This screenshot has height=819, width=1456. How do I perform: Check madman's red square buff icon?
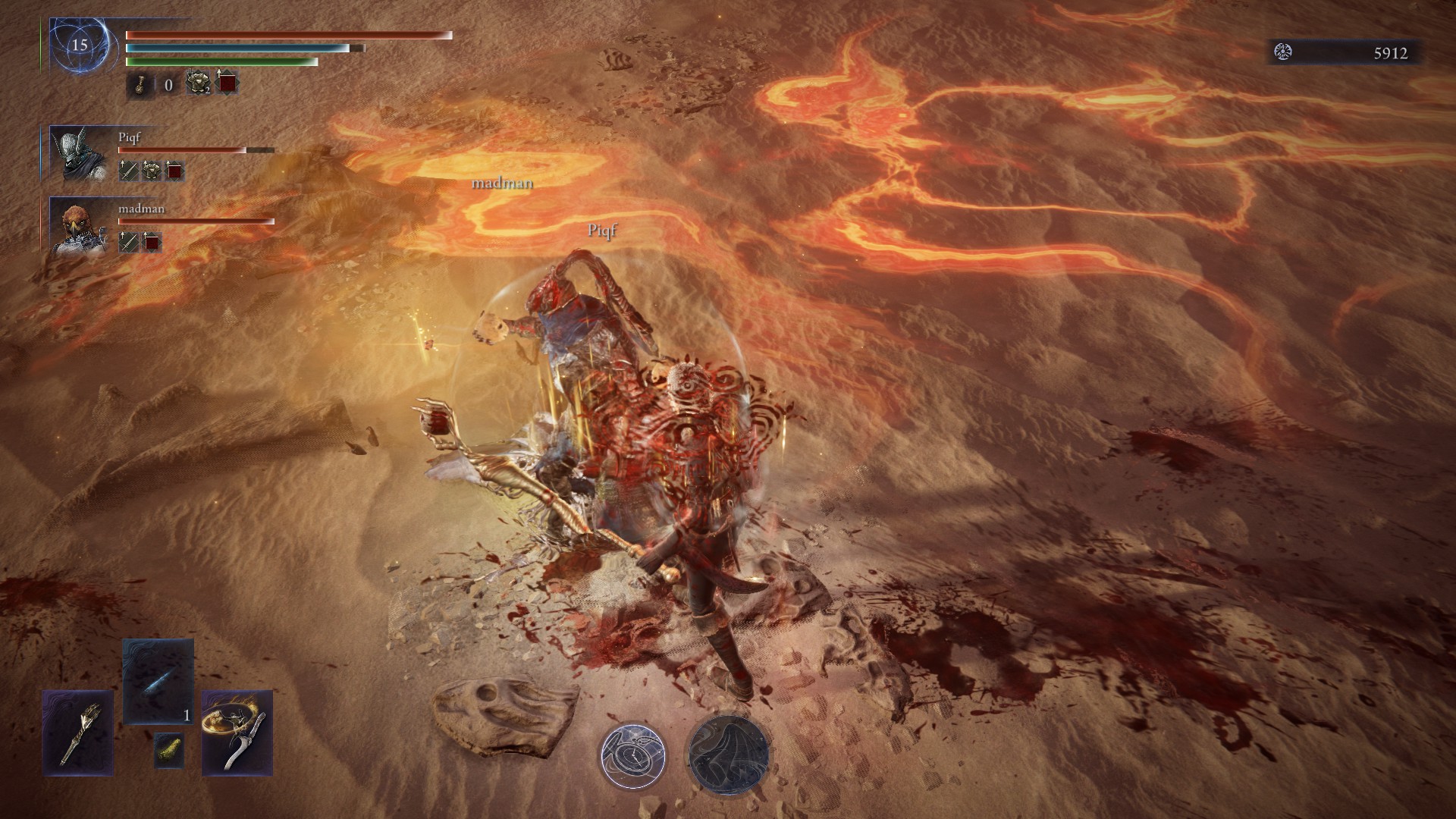point(152,242)
